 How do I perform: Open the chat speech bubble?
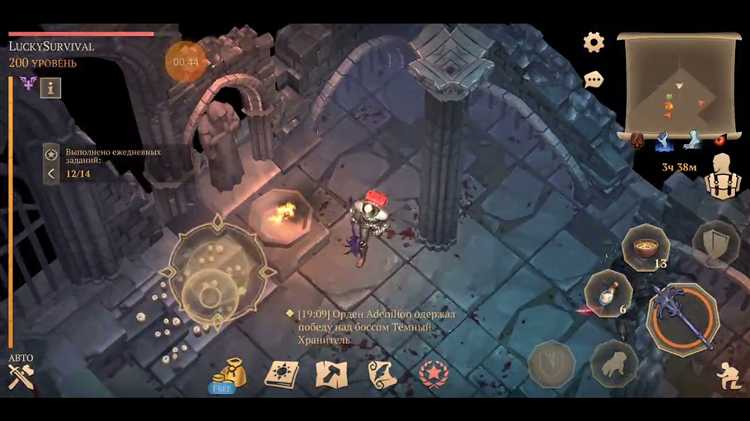pyautogui.click(x=594, y=78)
